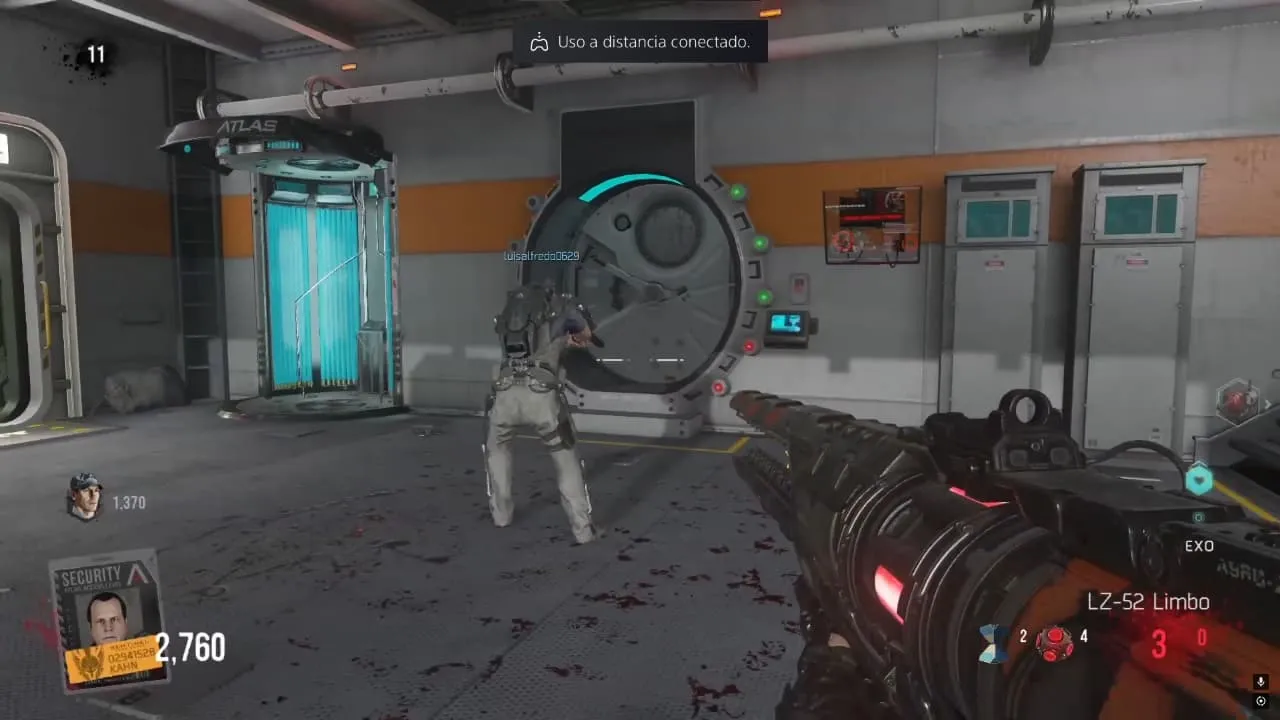
Task: Choose the blue hourglass-shaped equipment icon
Action: (993, 641)
